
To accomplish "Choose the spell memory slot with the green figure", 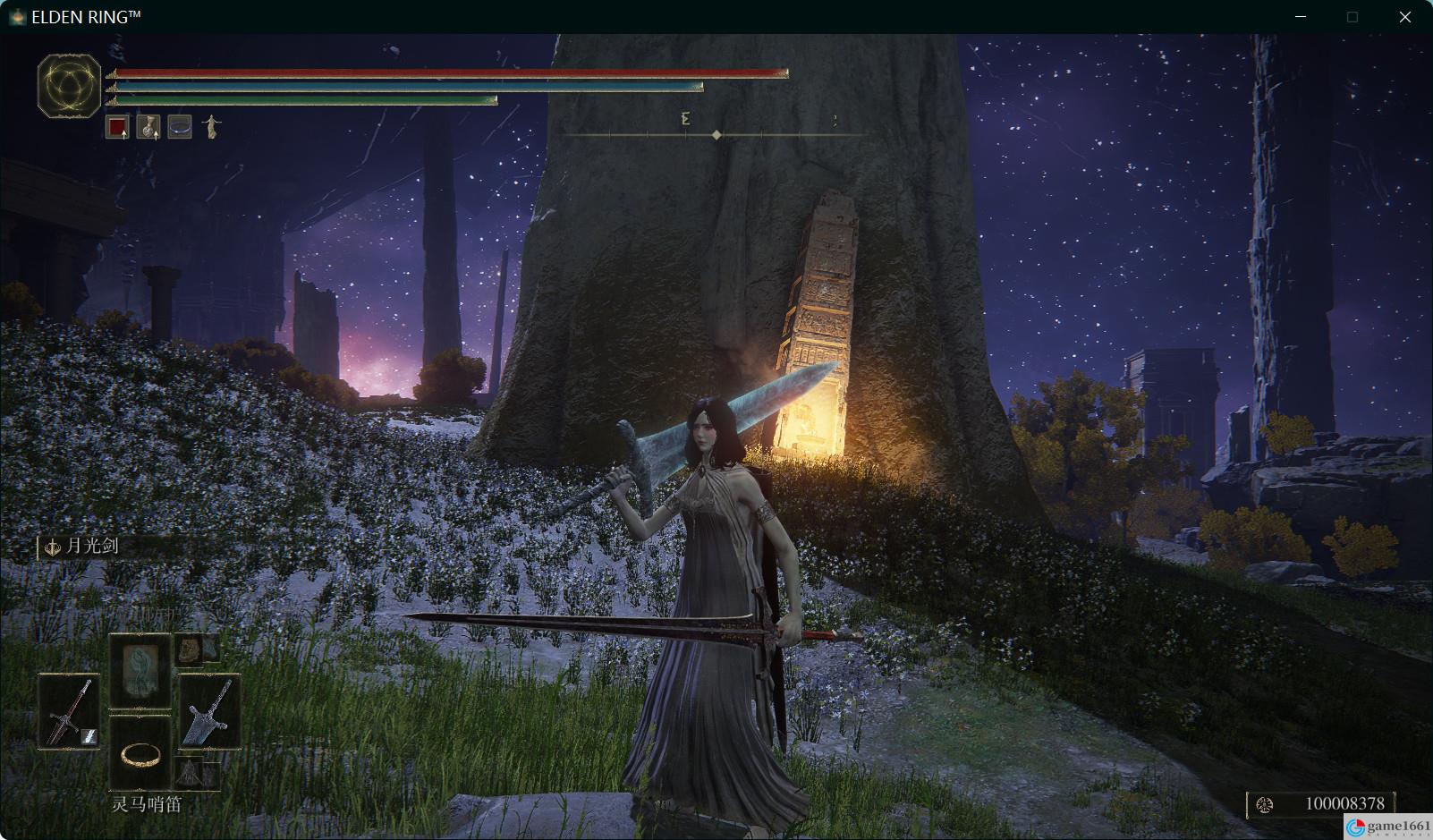I will click(x=140, y=672).
